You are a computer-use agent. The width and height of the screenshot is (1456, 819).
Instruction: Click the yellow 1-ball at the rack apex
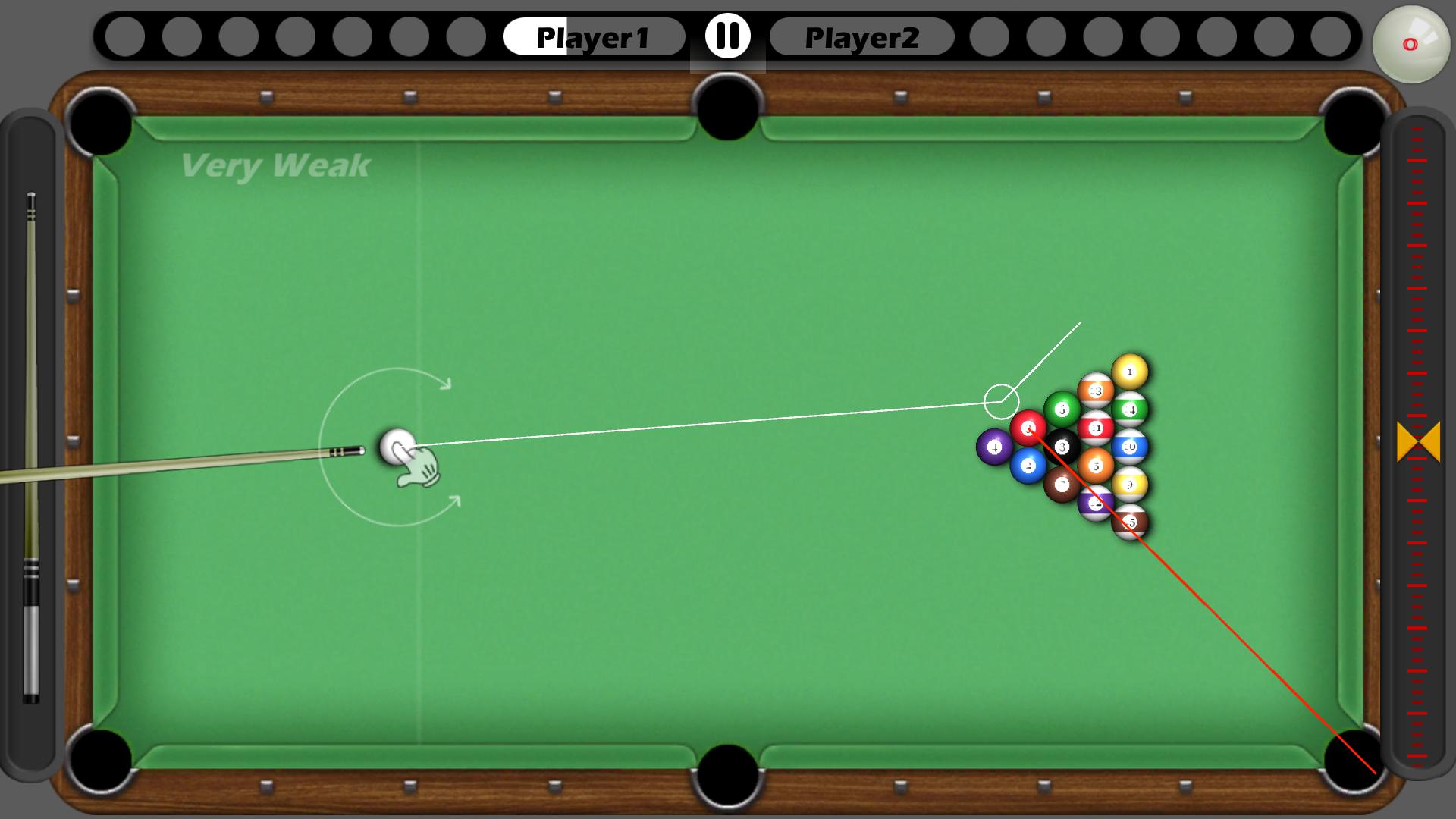point(1129,372)
